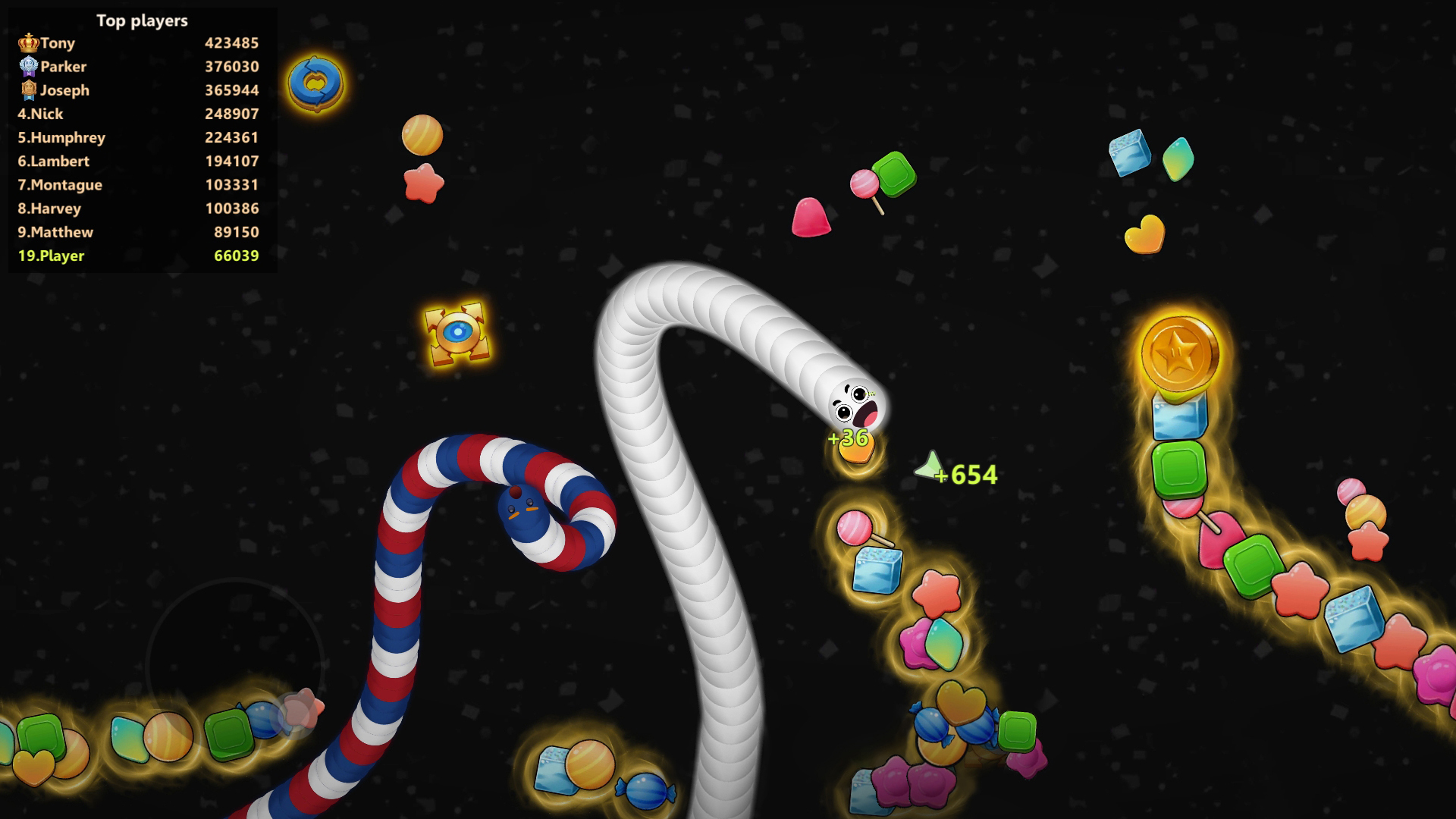This screenshot has width=1456, height=819.
Task: Click Joseph's orange rank badge icon
Action: (x=28, y=90)
